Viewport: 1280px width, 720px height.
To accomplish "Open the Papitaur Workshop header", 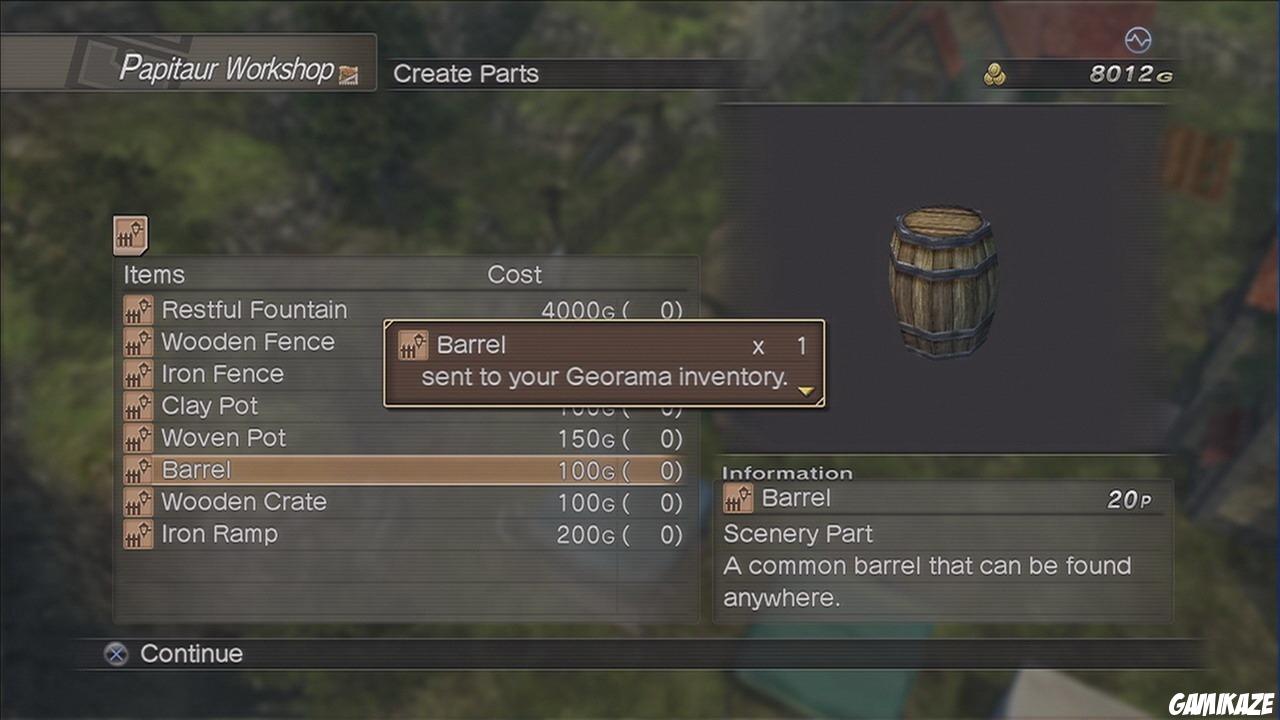I will coord(226,69).
